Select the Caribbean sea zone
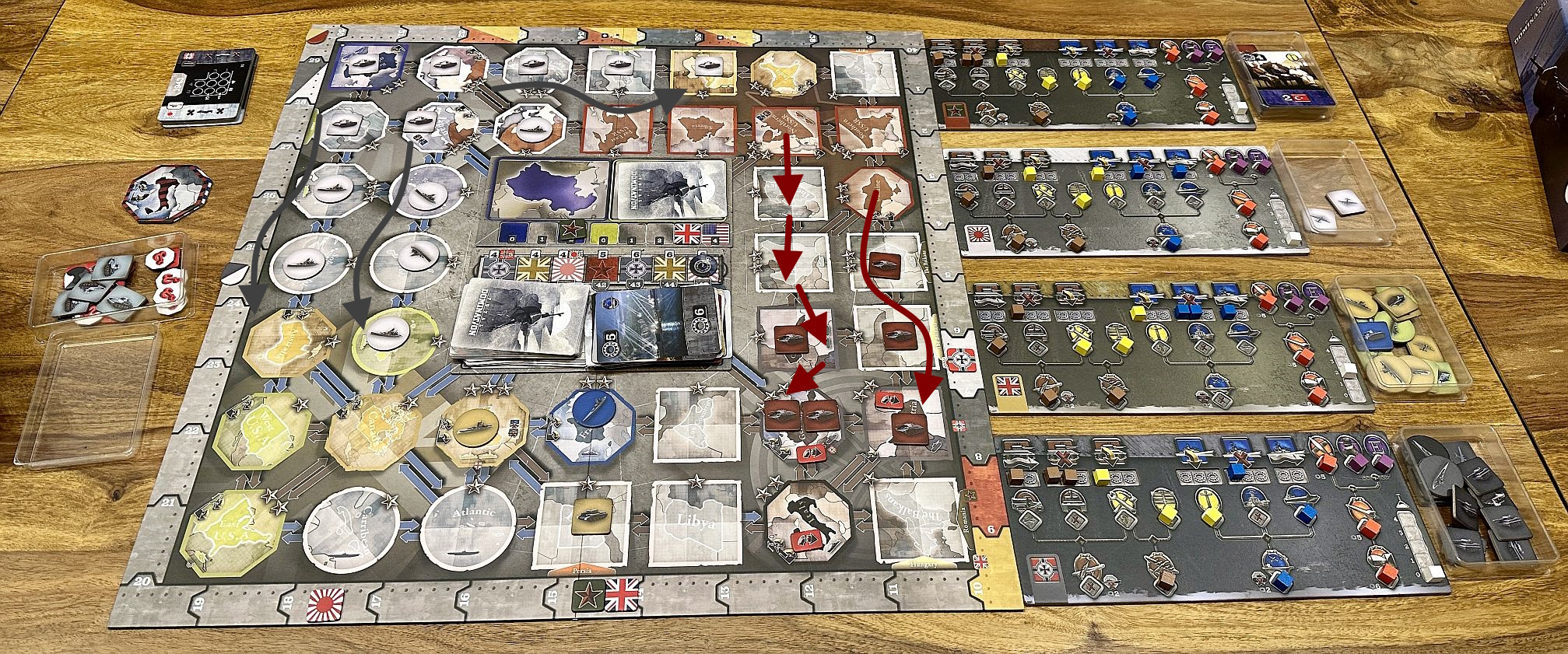Image resolution: width=1568 pixels, height=654 pixels. tap(352, 526)
